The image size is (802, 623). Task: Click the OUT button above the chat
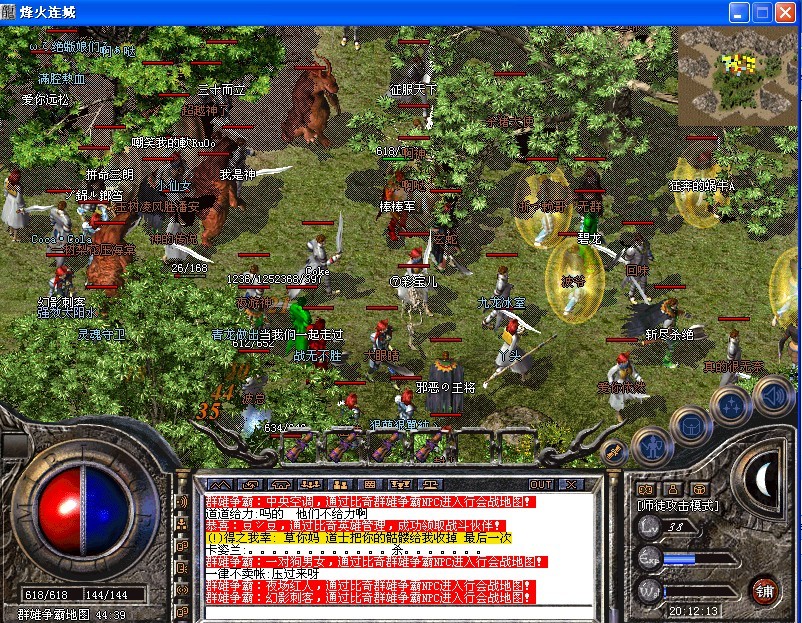click(x=541, y=485)
